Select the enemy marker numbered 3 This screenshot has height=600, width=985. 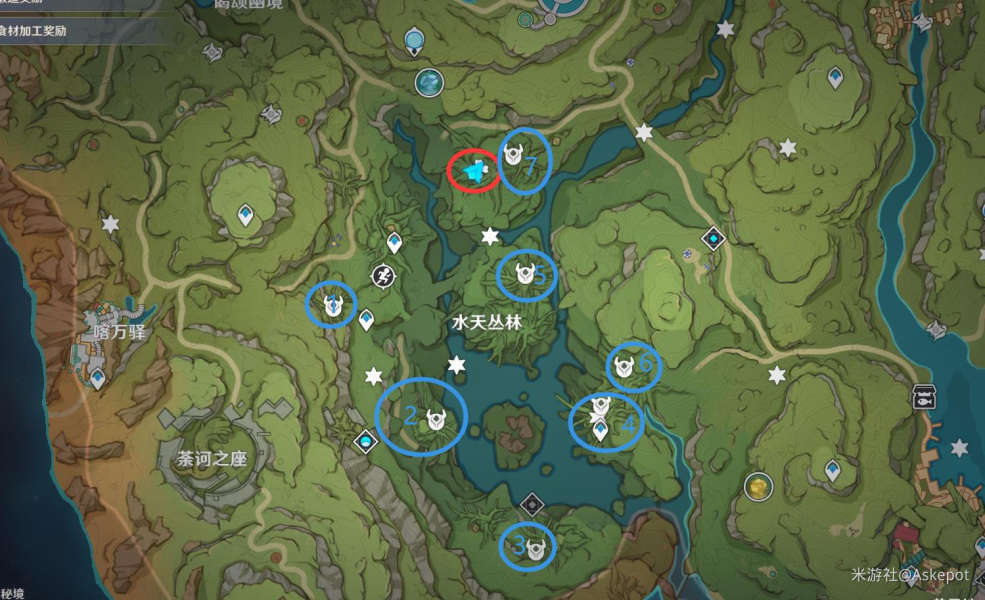point(539,547)
